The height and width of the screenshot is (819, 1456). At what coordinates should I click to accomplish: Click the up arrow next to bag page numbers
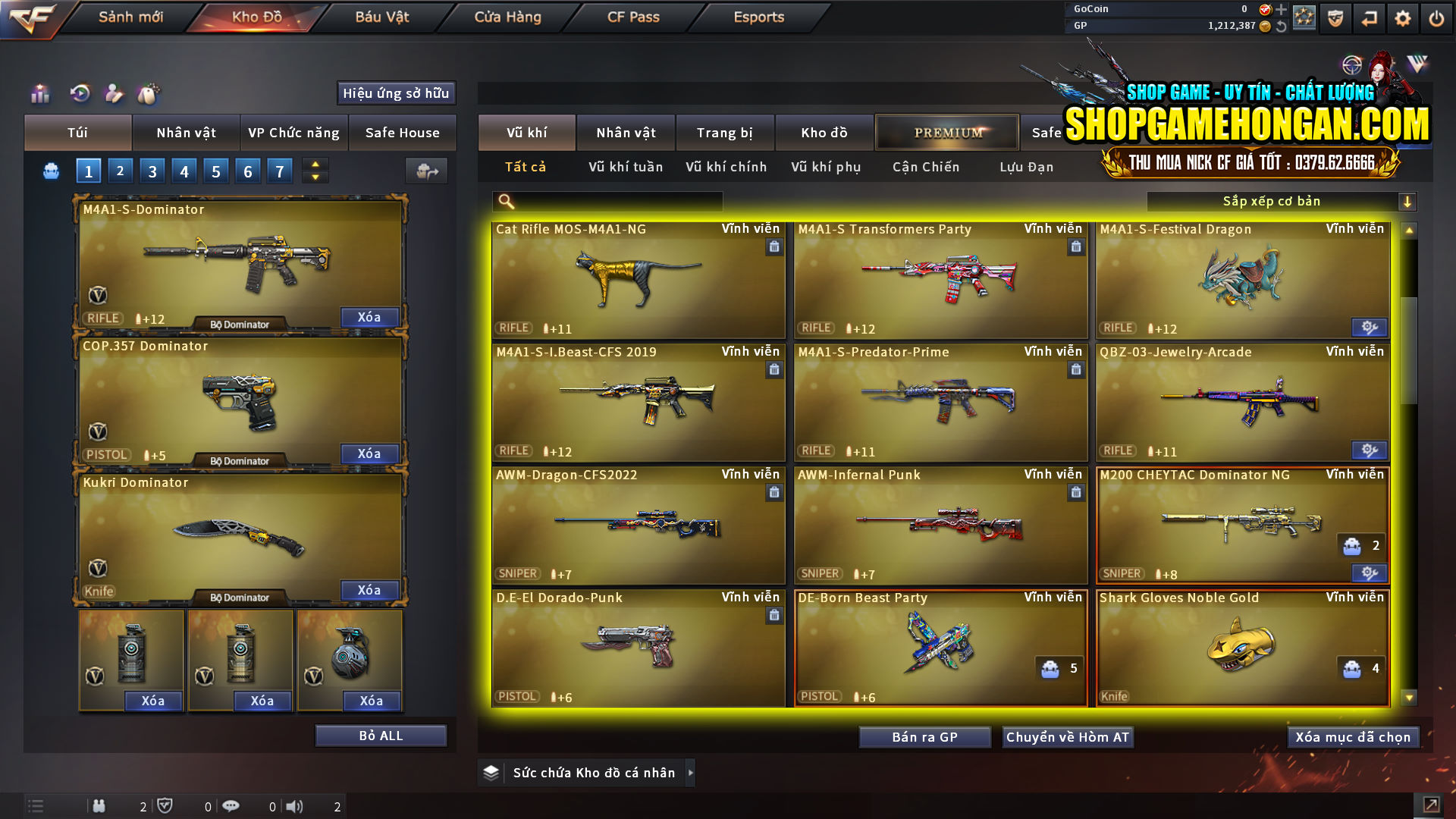tap(314, 165)
